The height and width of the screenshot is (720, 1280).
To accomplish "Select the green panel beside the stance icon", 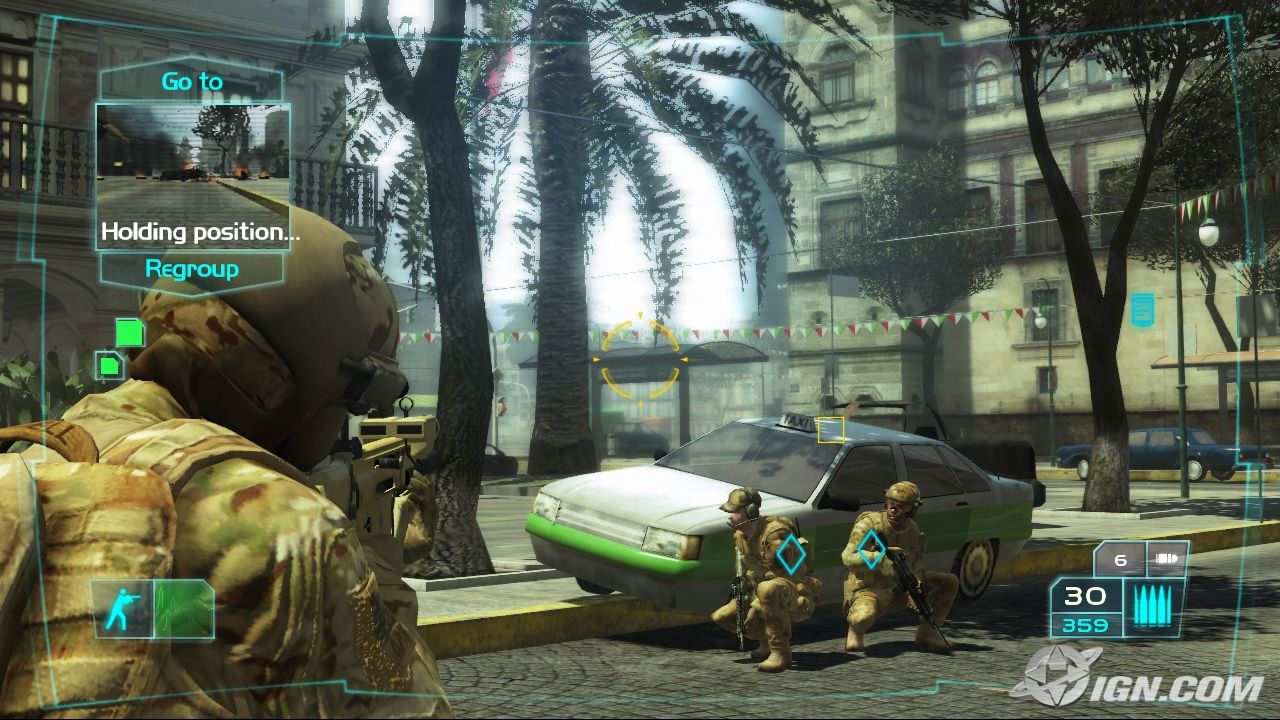I will pyautogui.click(x=184, y=608).
